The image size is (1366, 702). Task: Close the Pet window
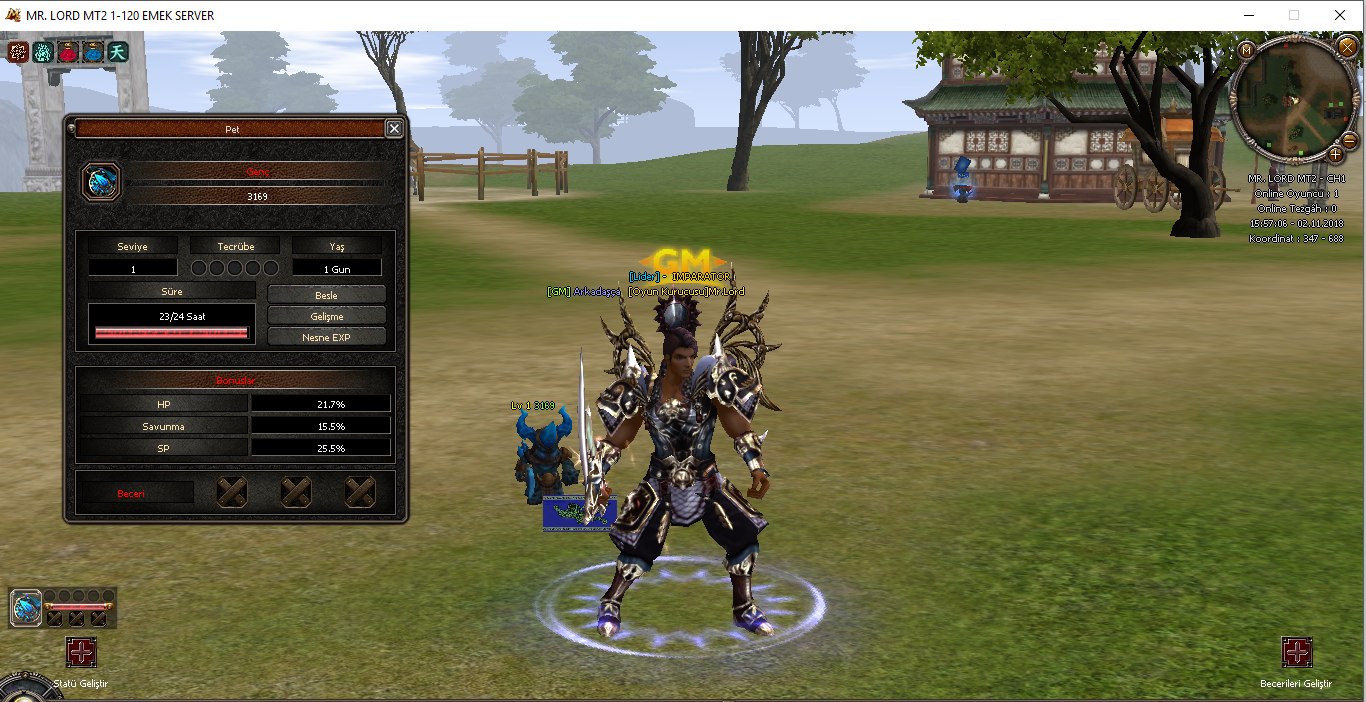[x=394, y=129]
